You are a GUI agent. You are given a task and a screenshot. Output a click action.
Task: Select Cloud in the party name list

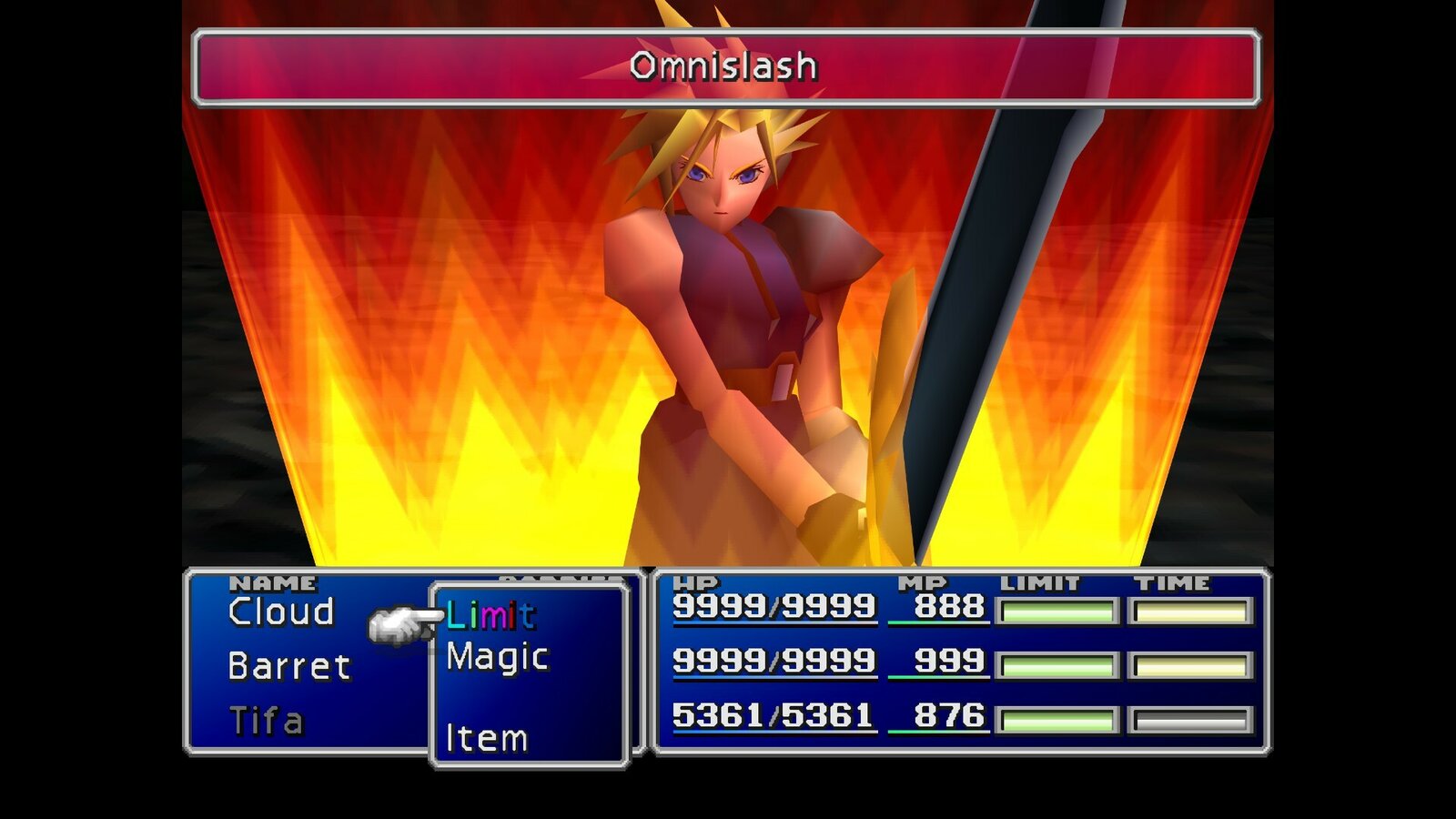coord(282,612)
